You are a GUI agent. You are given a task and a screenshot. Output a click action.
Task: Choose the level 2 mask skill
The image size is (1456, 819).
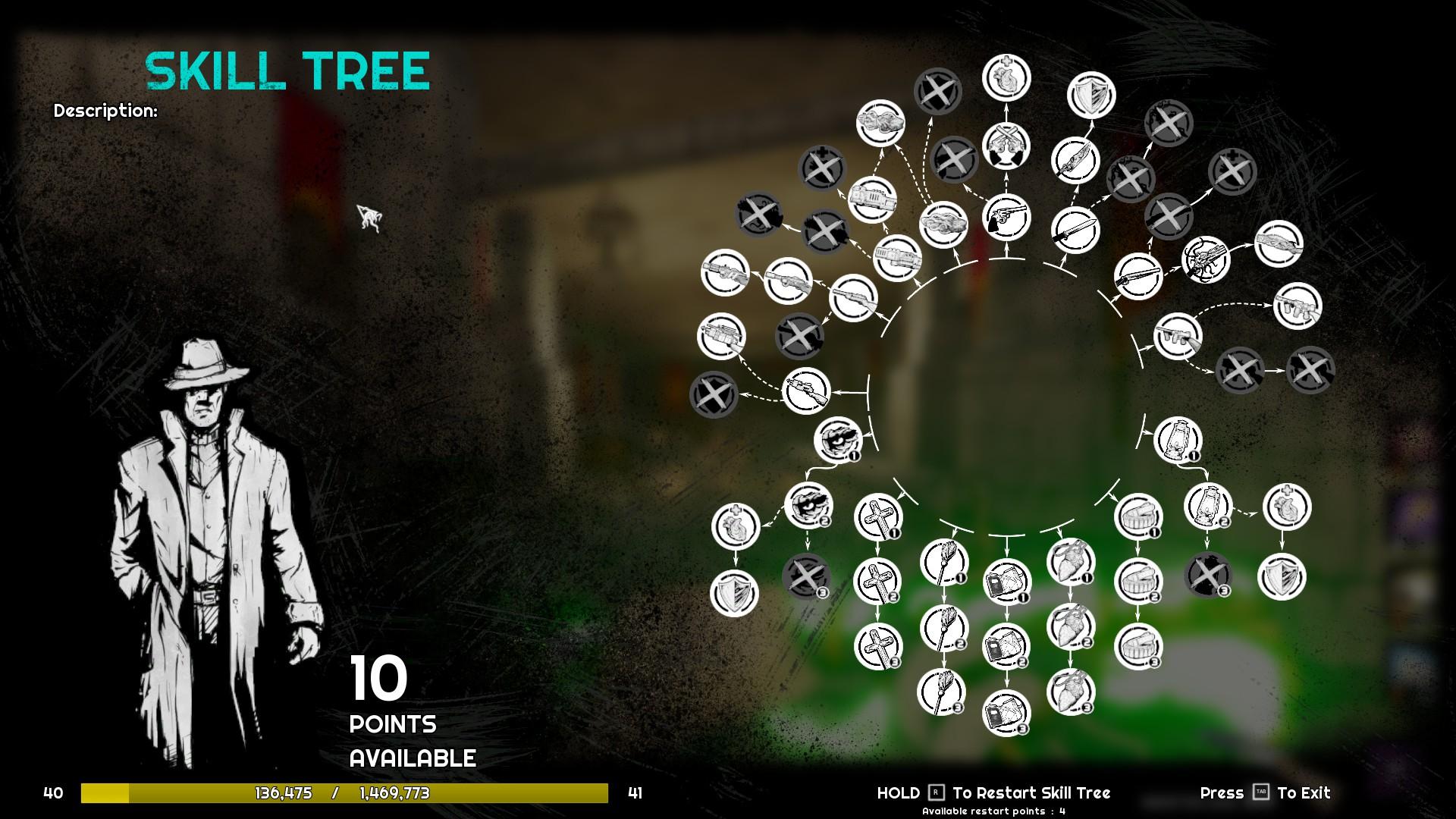click(808, 506)
